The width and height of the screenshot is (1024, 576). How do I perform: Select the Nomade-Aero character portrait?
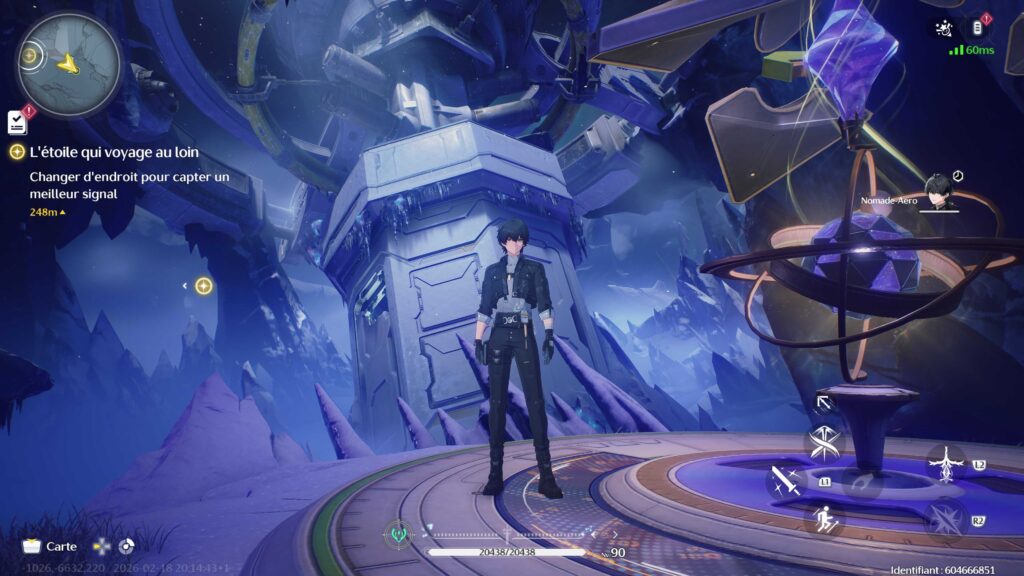(x=937, y=192)
